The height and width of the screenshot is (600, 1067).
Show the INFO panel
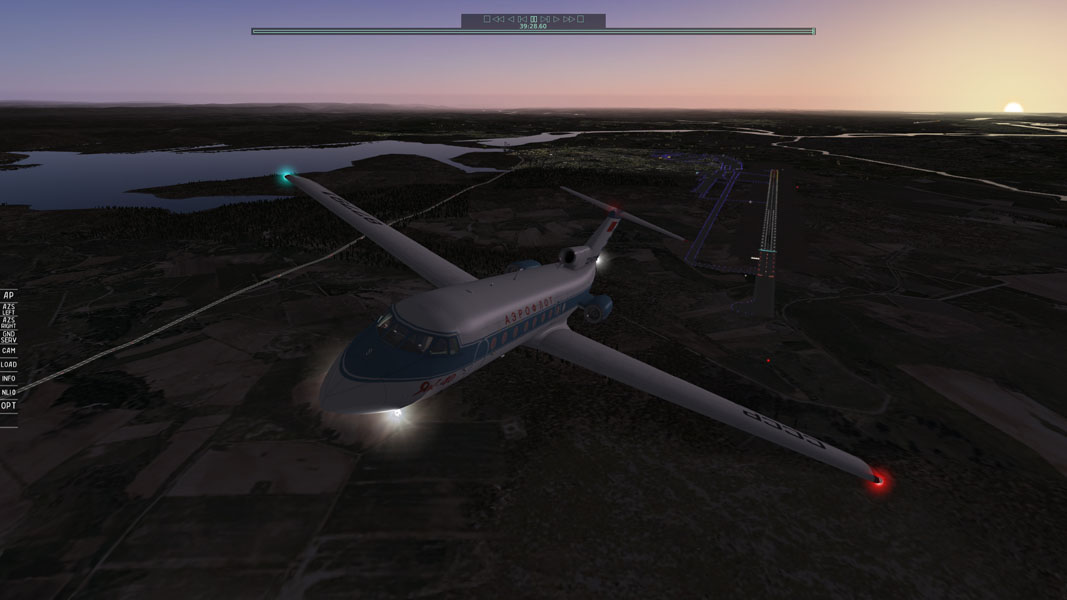coord(8,379)
